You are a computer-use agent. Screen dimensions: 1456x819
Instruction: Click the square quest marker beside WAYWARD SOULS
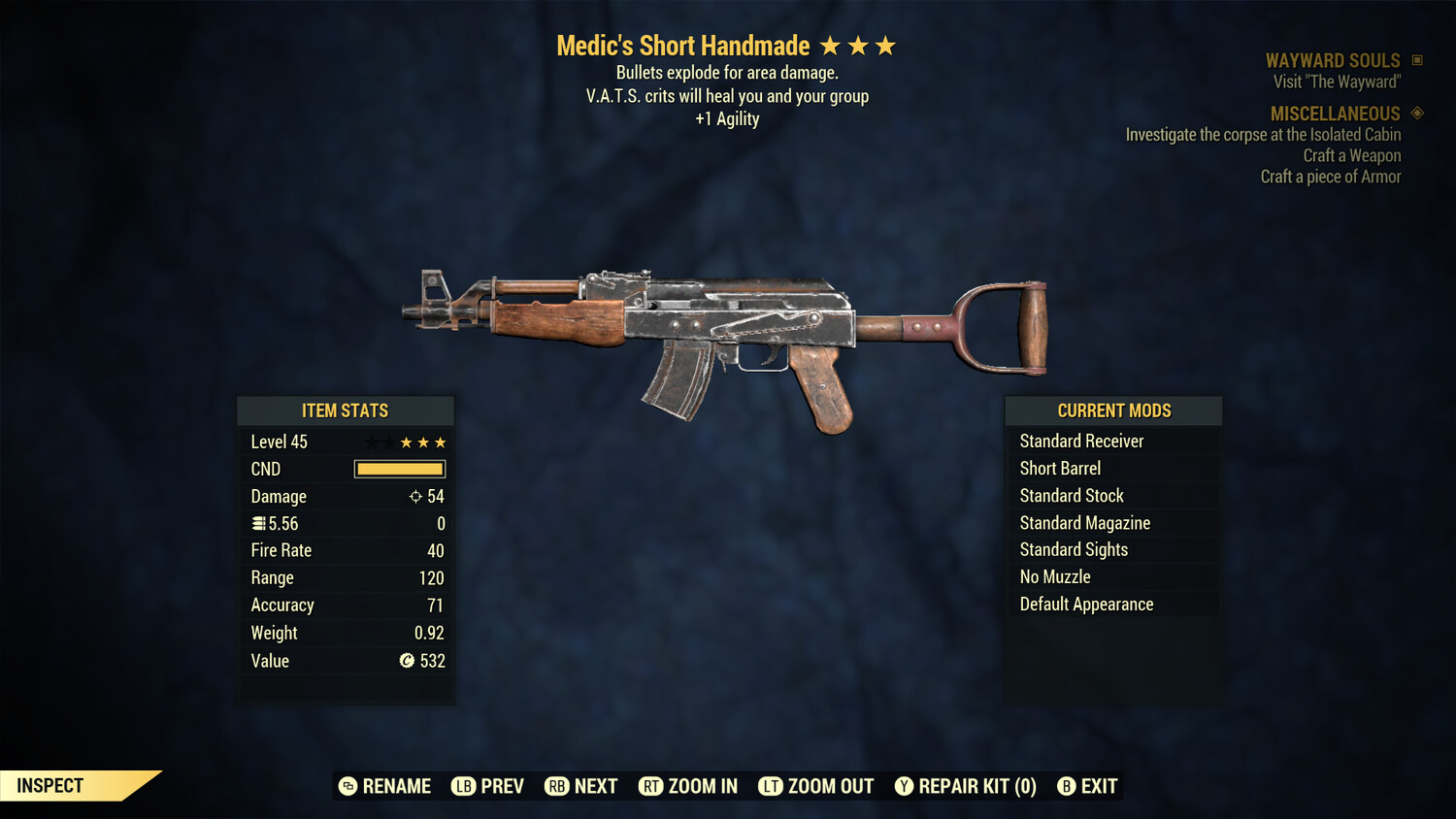(1415, 59)
